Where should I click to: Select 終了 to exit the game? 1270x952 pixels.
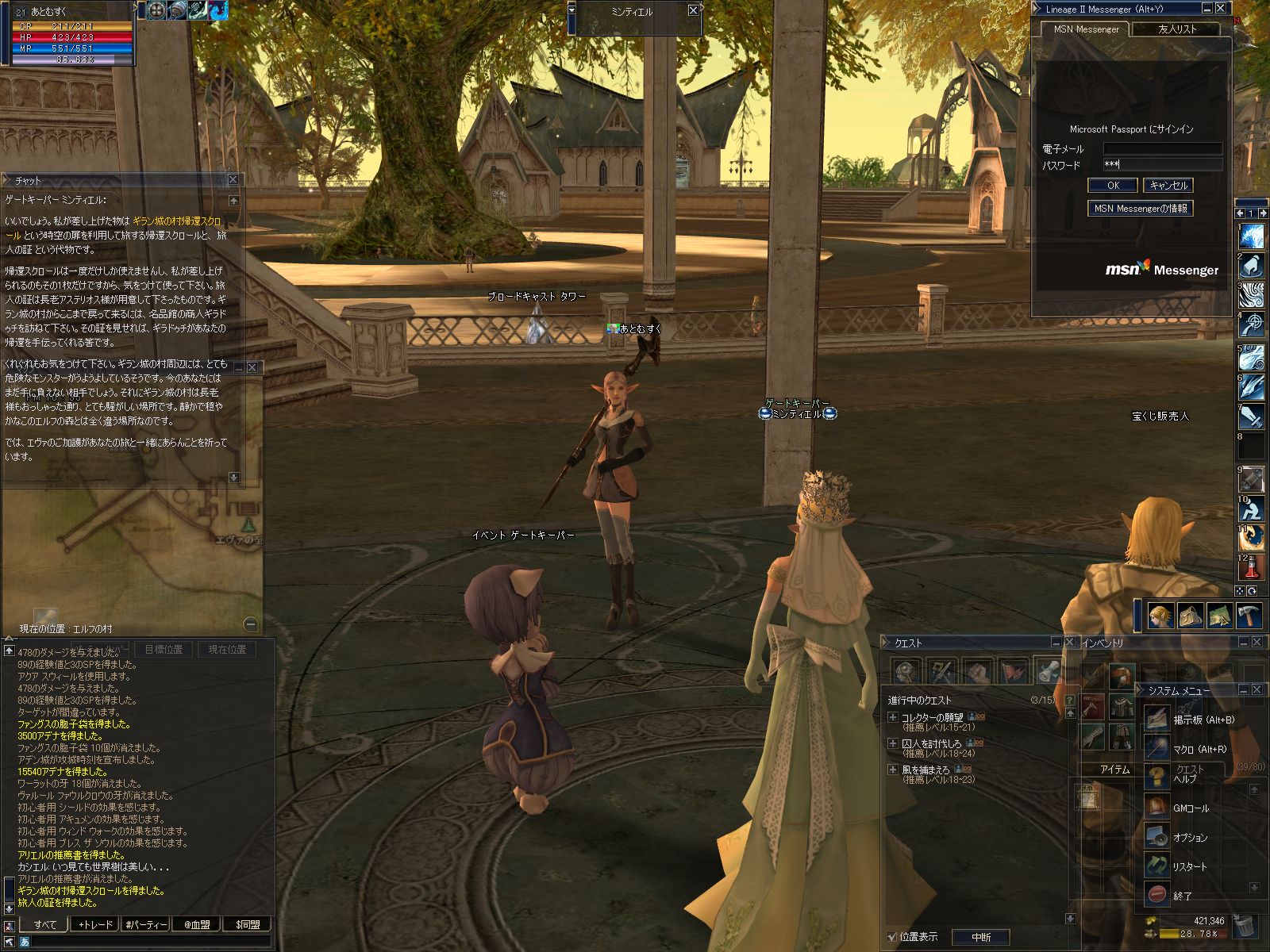coord(1183,896)
